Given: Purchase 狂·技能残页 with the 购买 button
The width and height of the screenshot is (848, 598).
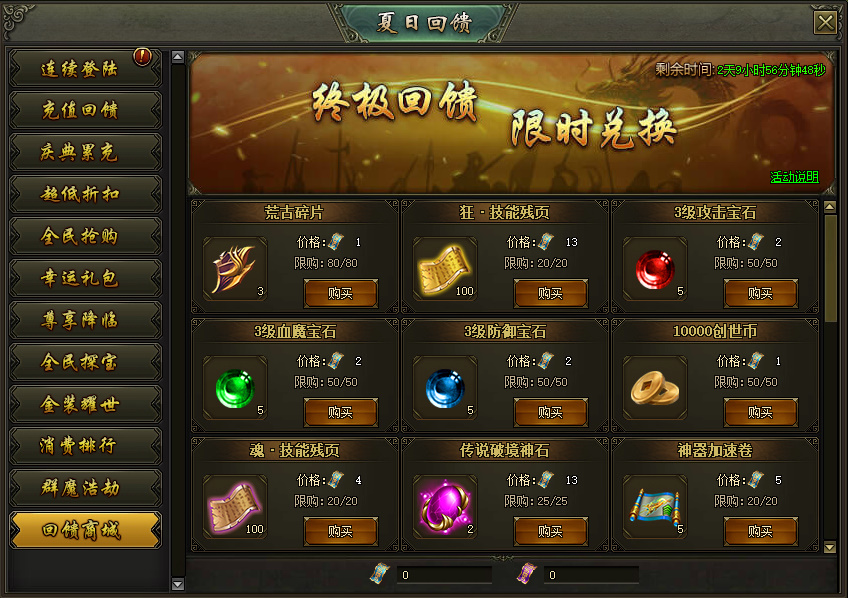Looking at the screenshot, I should [x=550, y=293].
